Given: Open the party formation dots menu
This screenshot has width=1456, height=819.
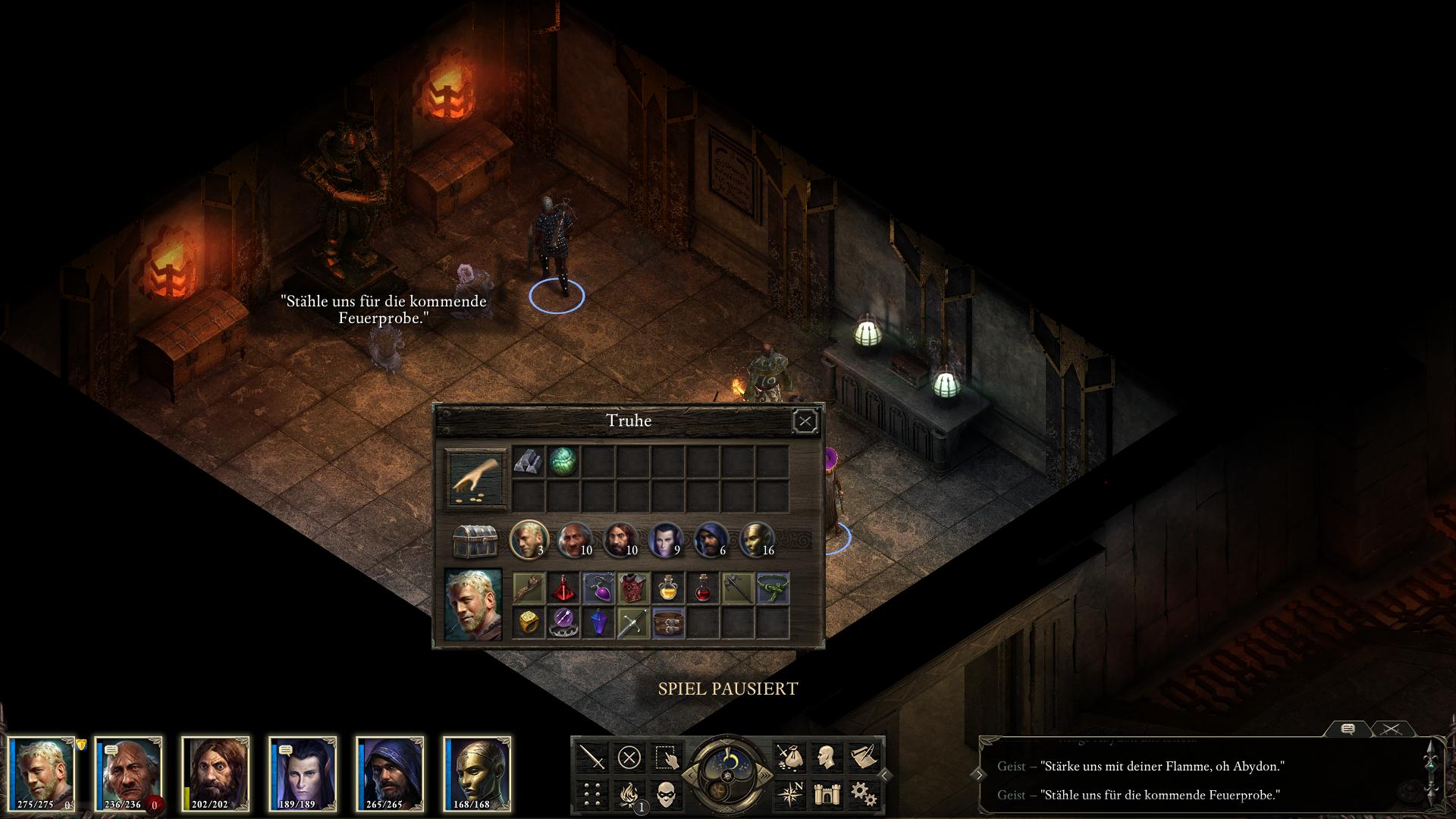Looking at the screenshot, I should tap(592, 794).
